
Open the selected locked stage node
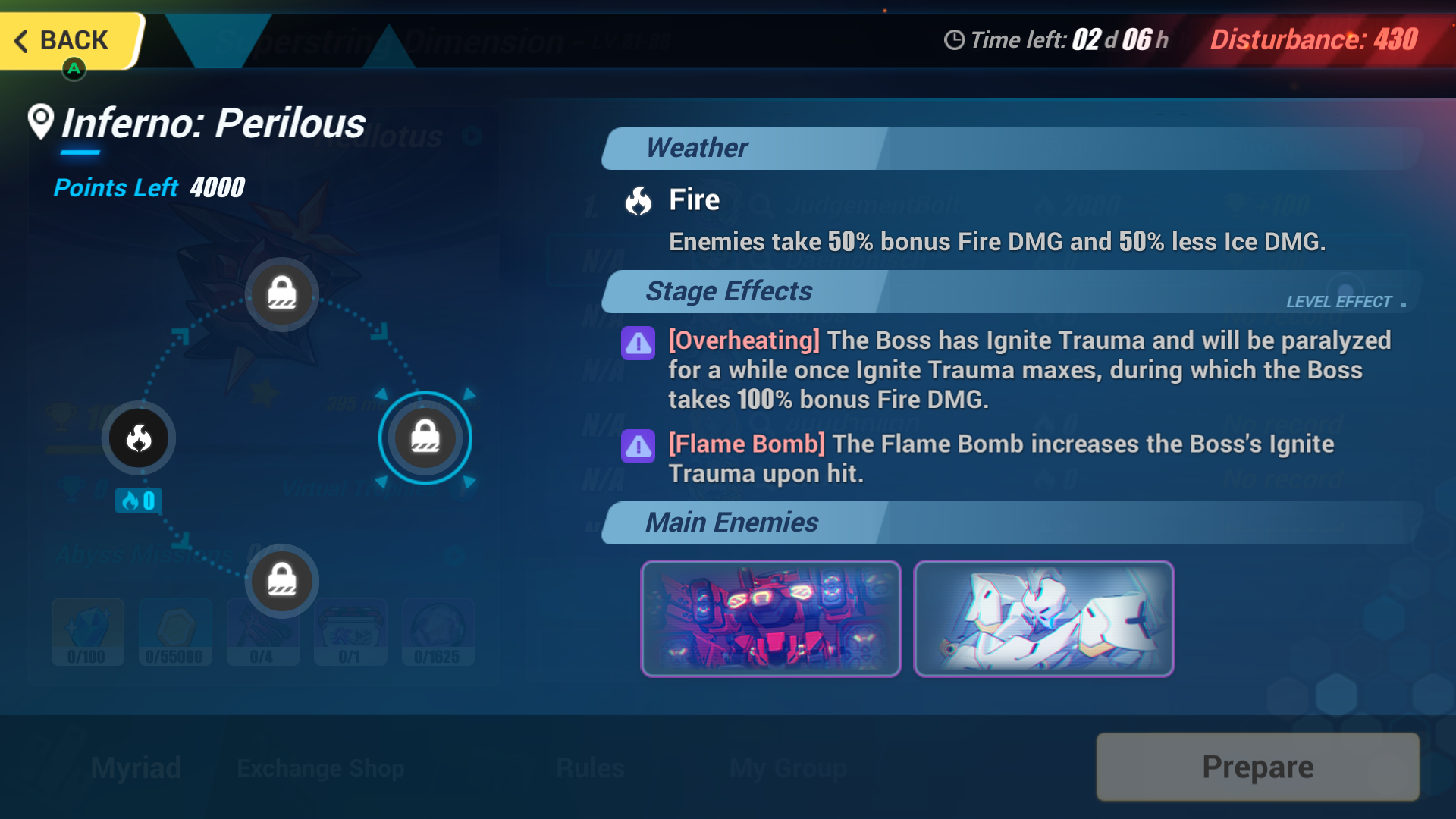pyautogui.click(x=425, y=438)
